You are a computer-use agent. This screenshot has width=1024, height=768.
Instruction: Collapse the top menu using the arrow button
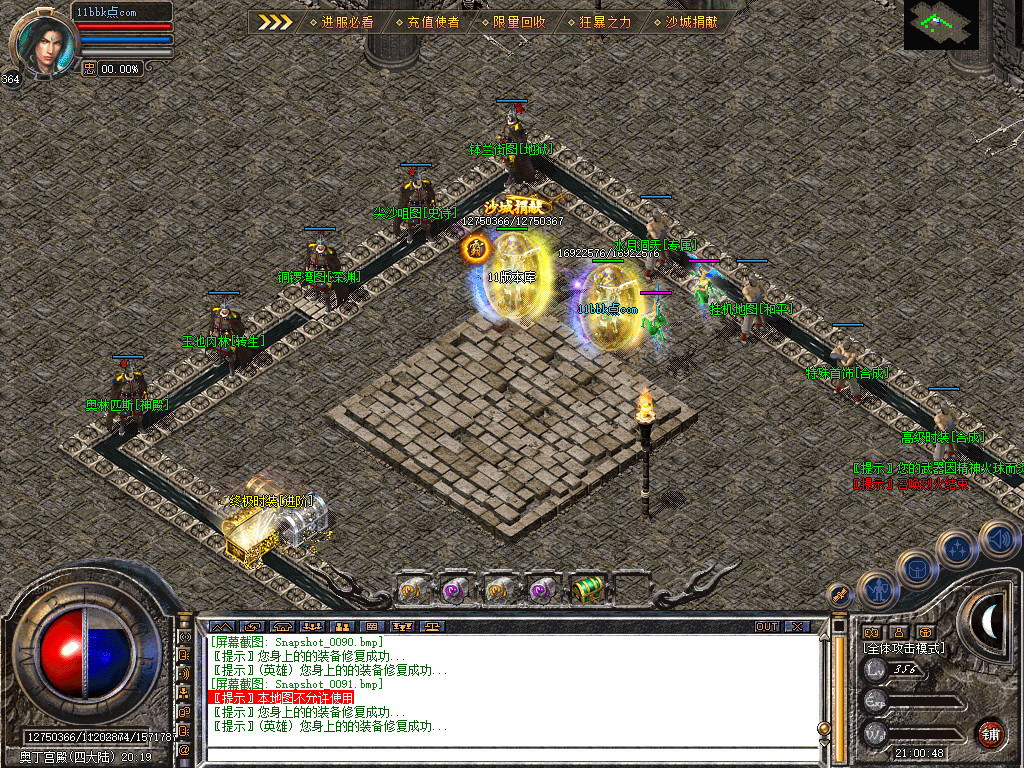click(x=275, y=21)
